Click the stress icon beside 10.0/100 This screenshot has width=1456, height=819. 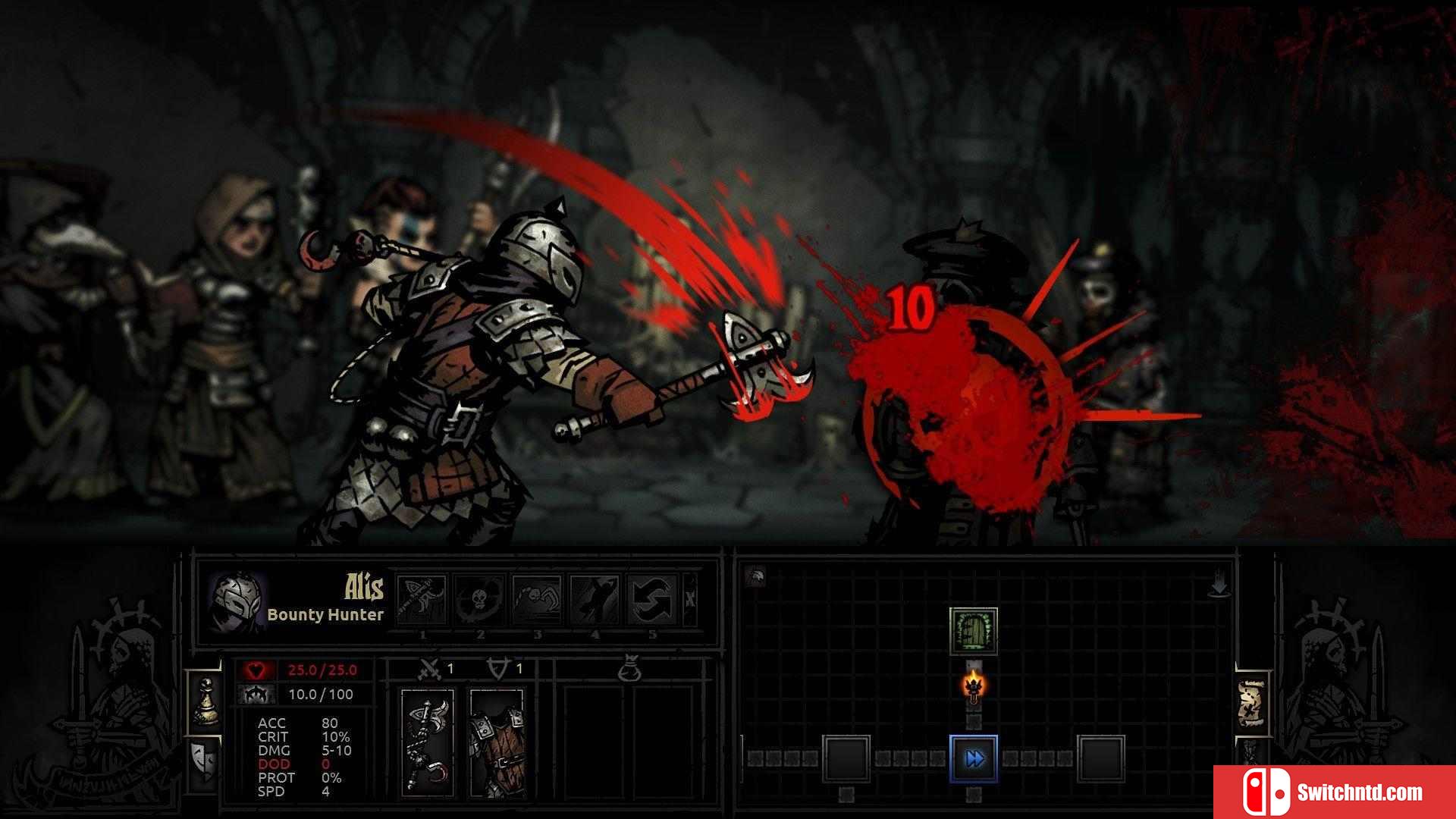256,694
